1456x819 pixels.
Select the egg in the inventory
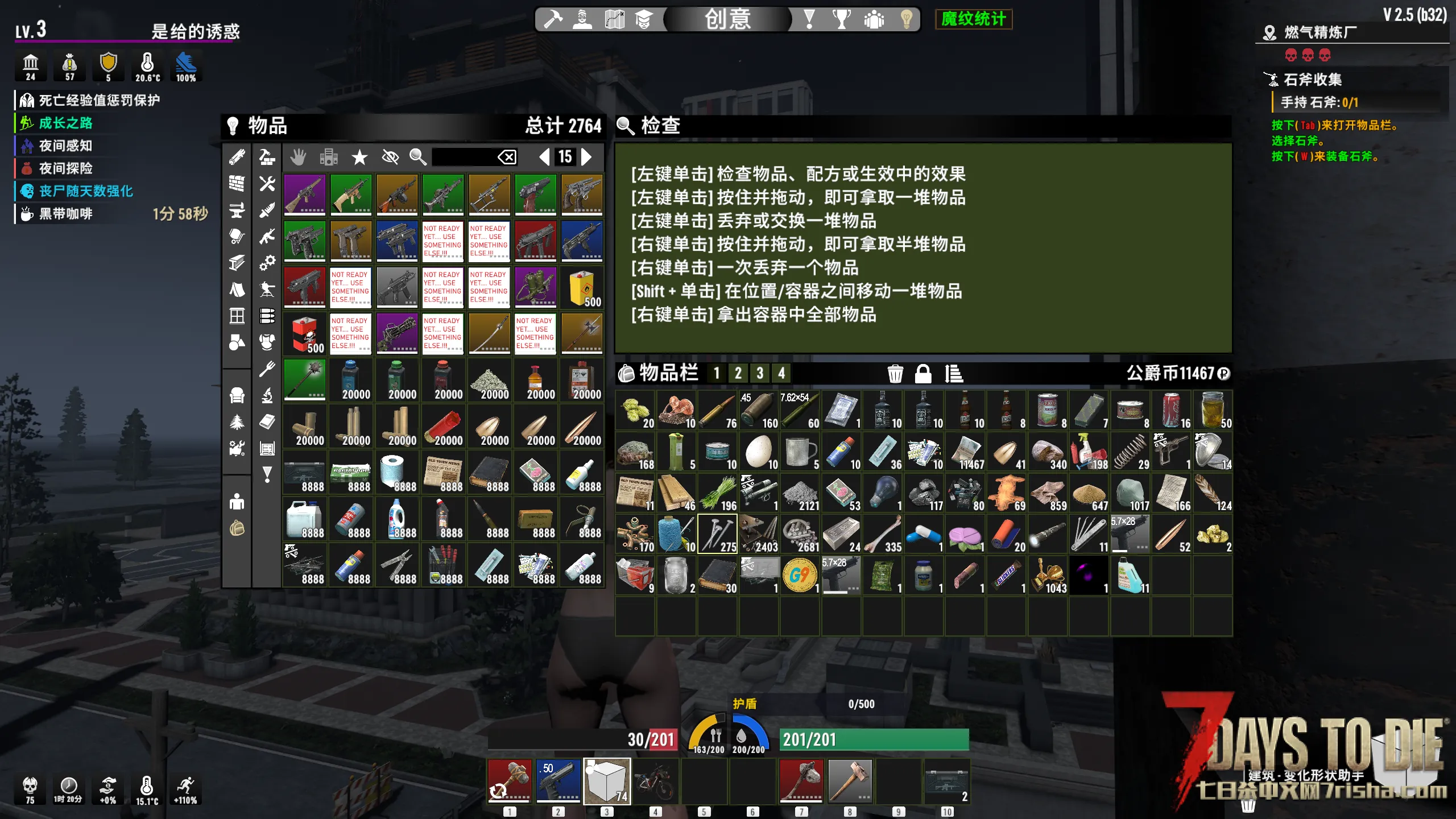pyautogui.click(x=759, y=452)
